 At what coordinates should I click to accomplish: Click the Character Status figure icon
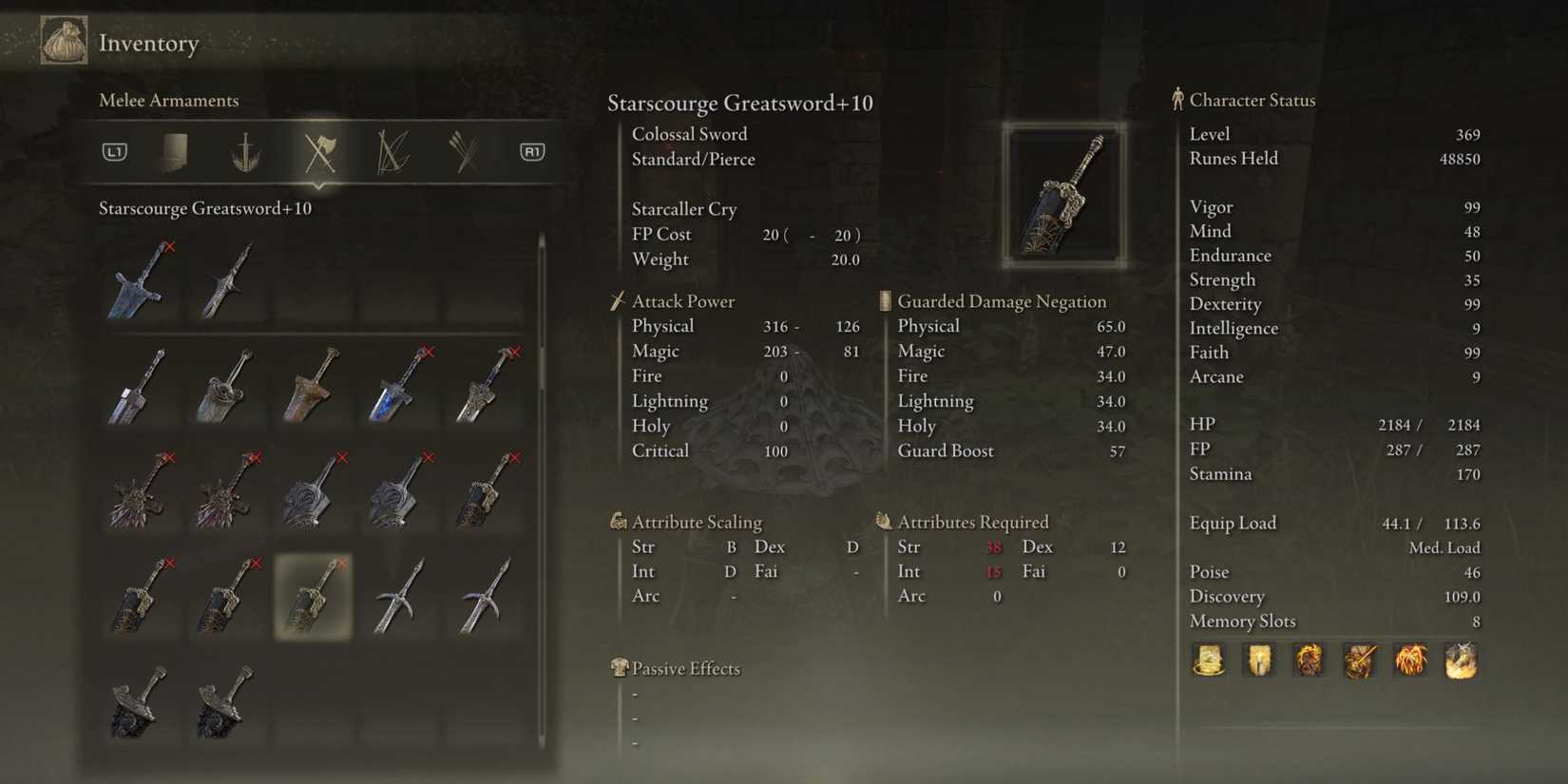1177,100
